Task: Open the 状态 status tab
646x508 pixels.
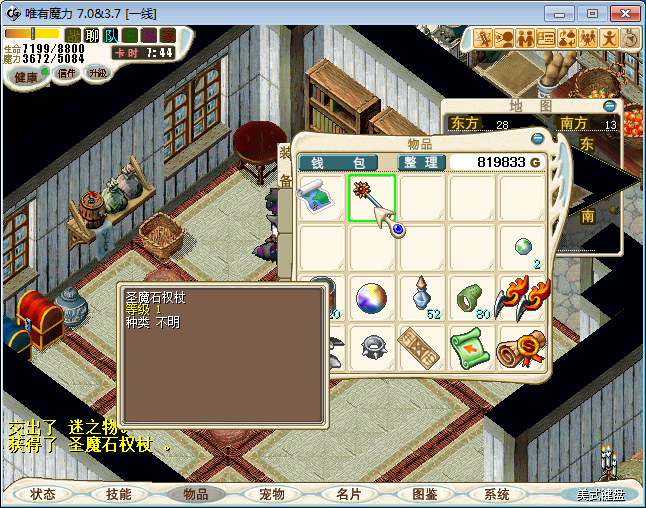Action: coord(43,494)
